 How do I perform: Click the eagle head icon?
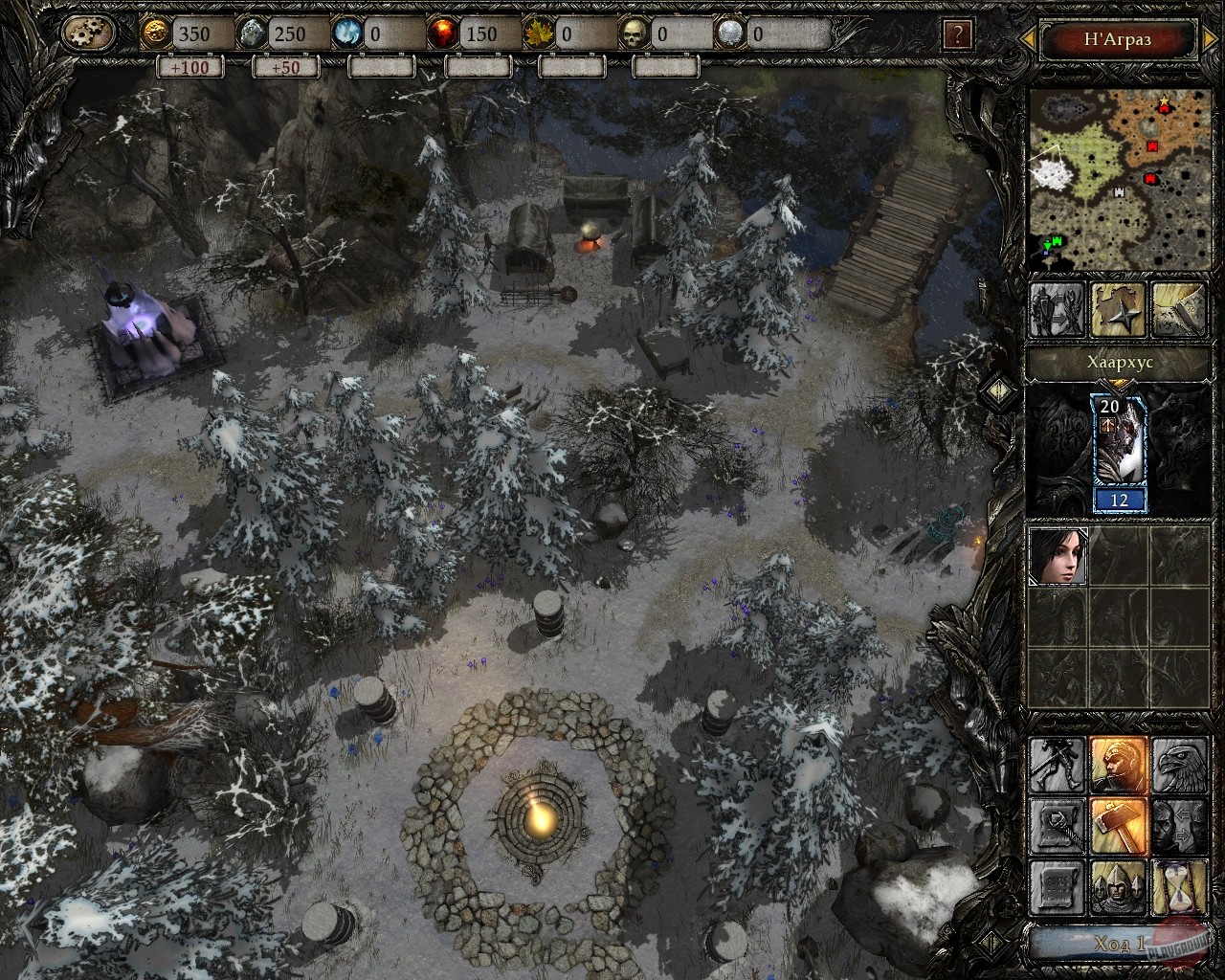click(1178, 765)
